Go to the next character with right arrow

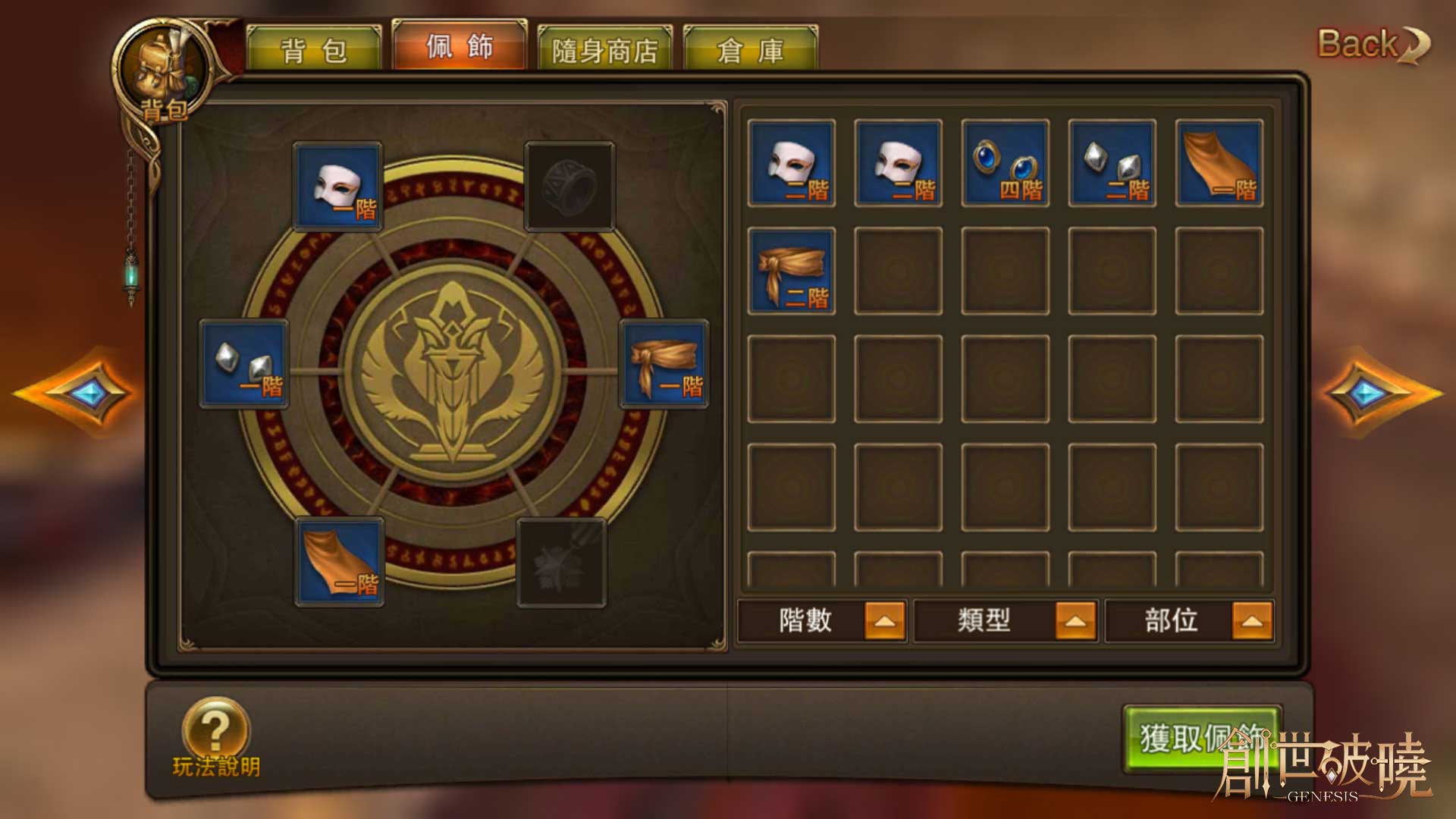(1374, 392)
